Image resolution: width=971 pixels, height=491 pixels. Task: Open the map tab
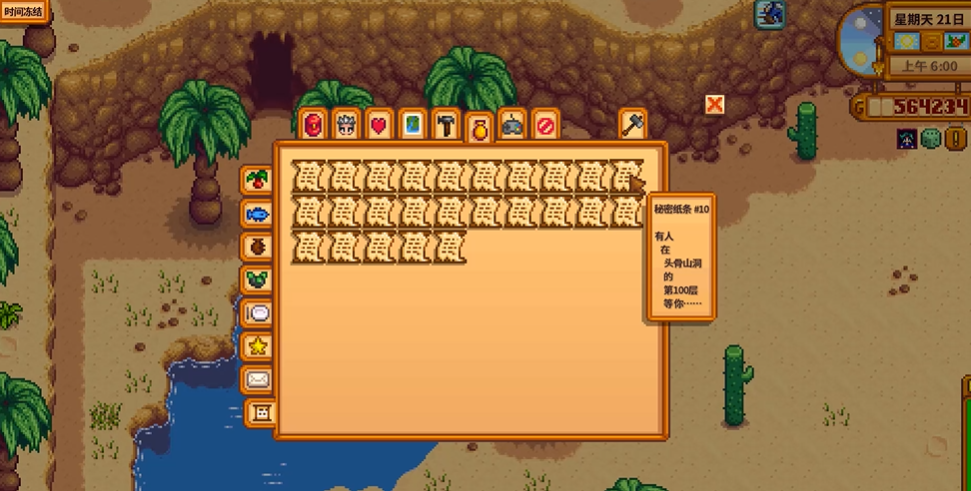412,125
